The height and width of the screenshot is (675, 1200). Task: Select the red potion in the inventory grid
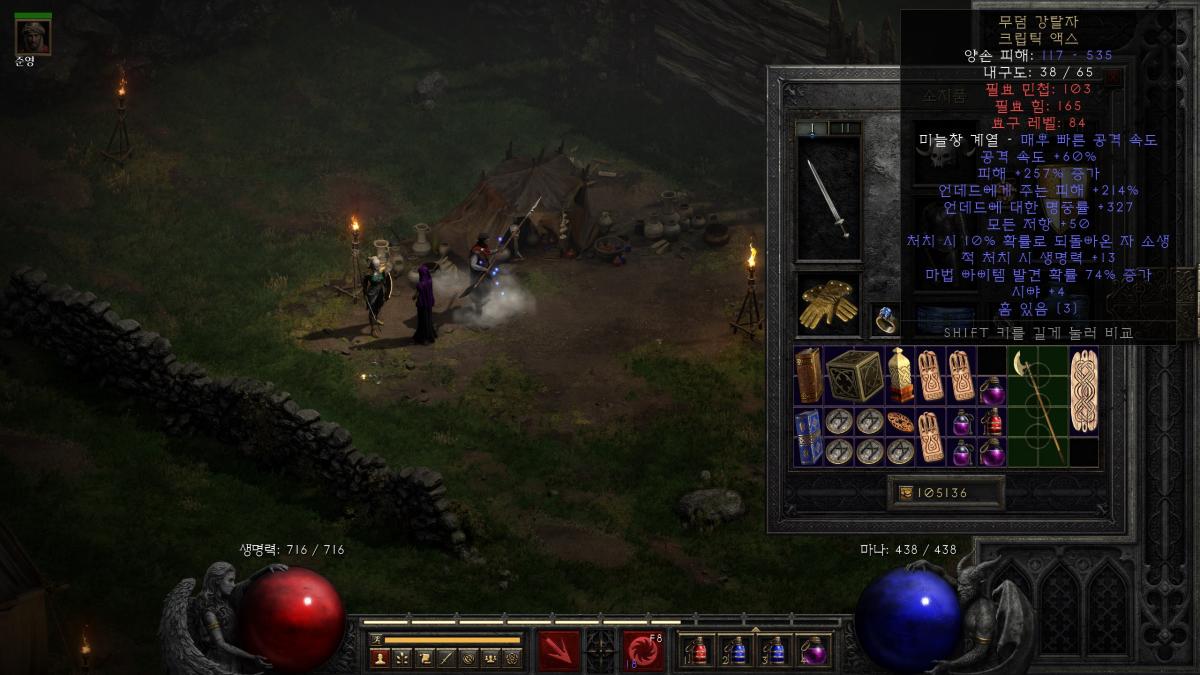click(992, 422)
